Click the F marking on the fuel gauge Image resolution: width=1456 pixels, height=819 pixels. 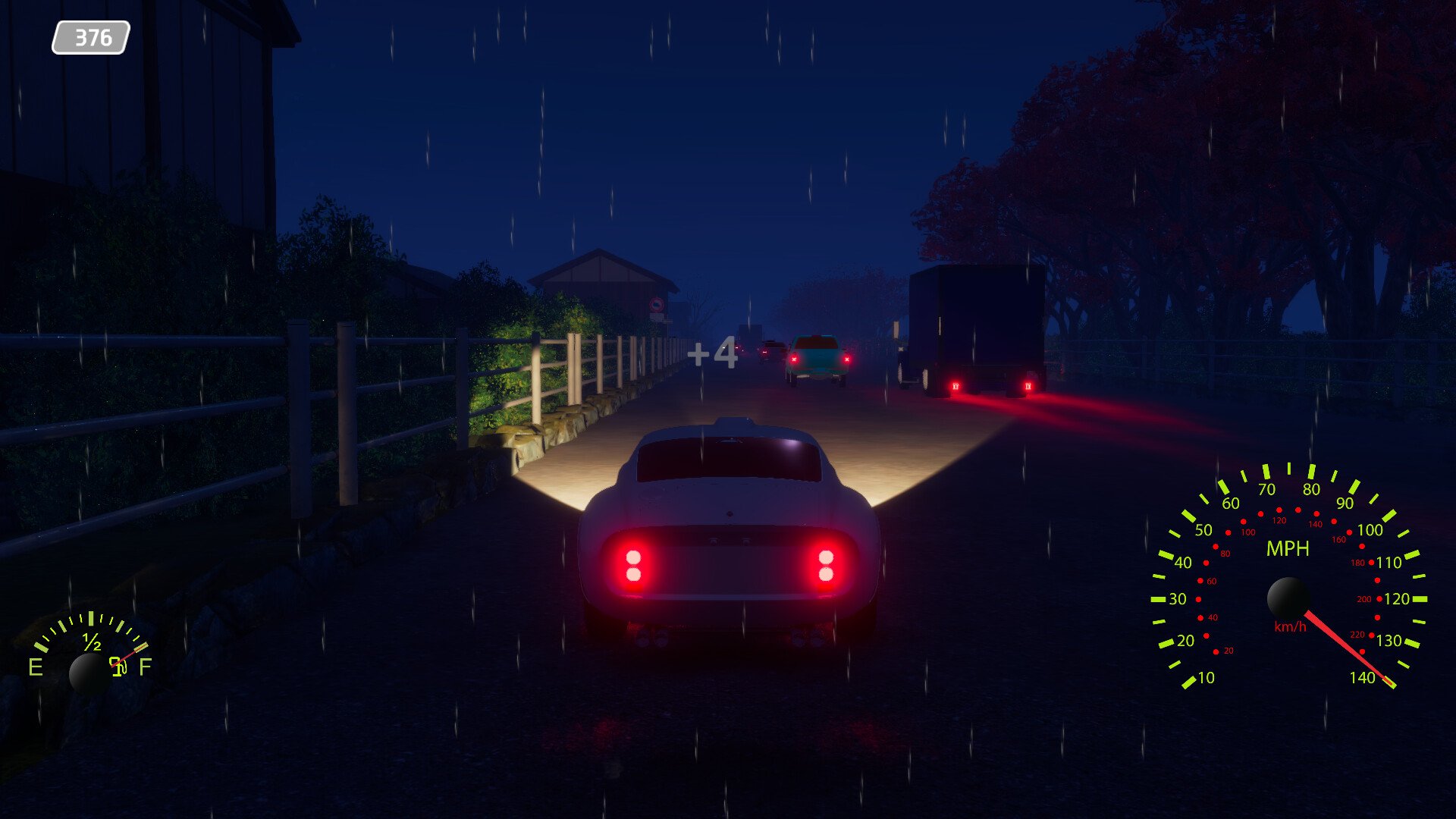coord(146,666)
